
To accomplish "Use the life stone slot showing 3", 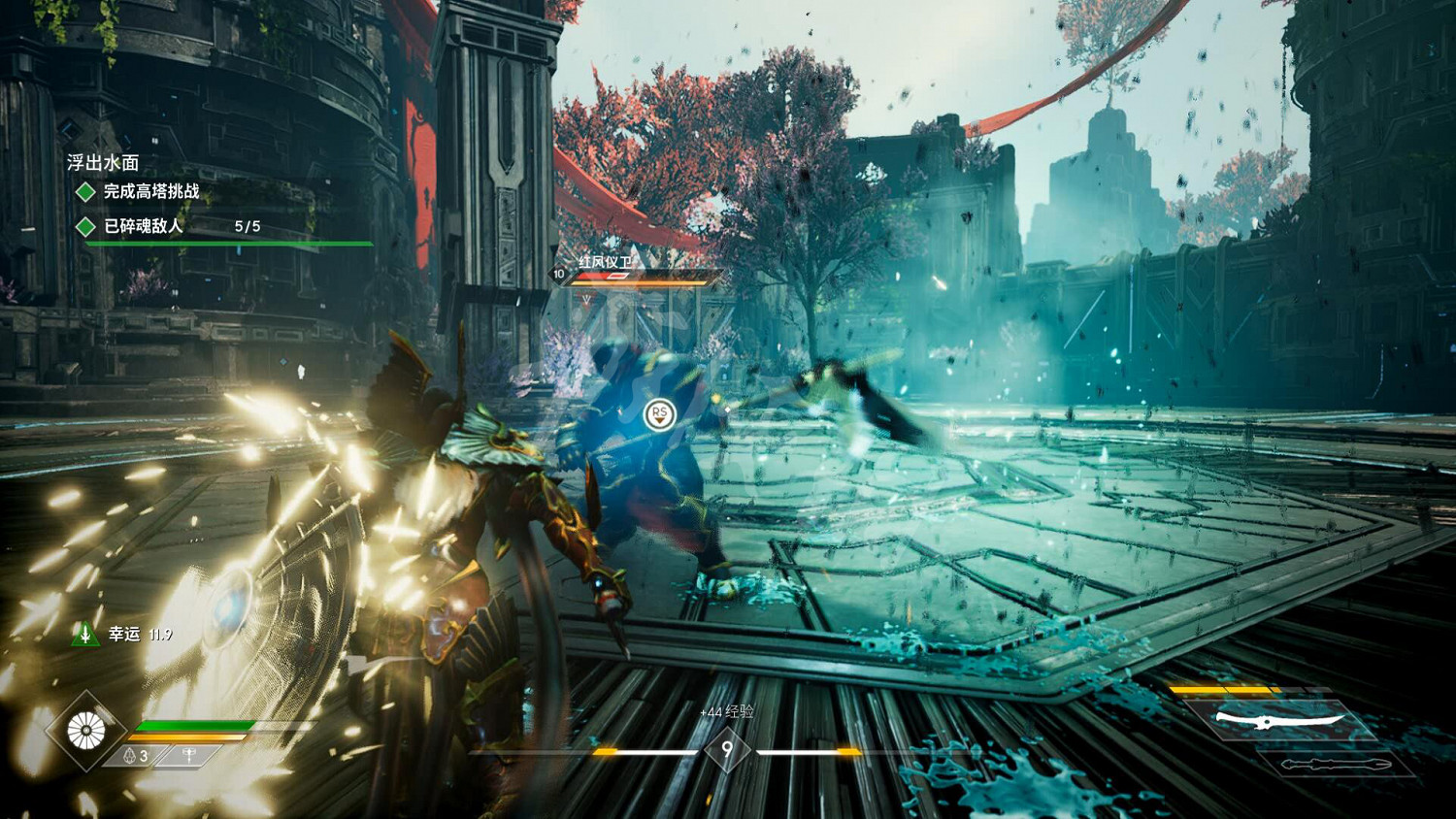I will coord(136,755).
